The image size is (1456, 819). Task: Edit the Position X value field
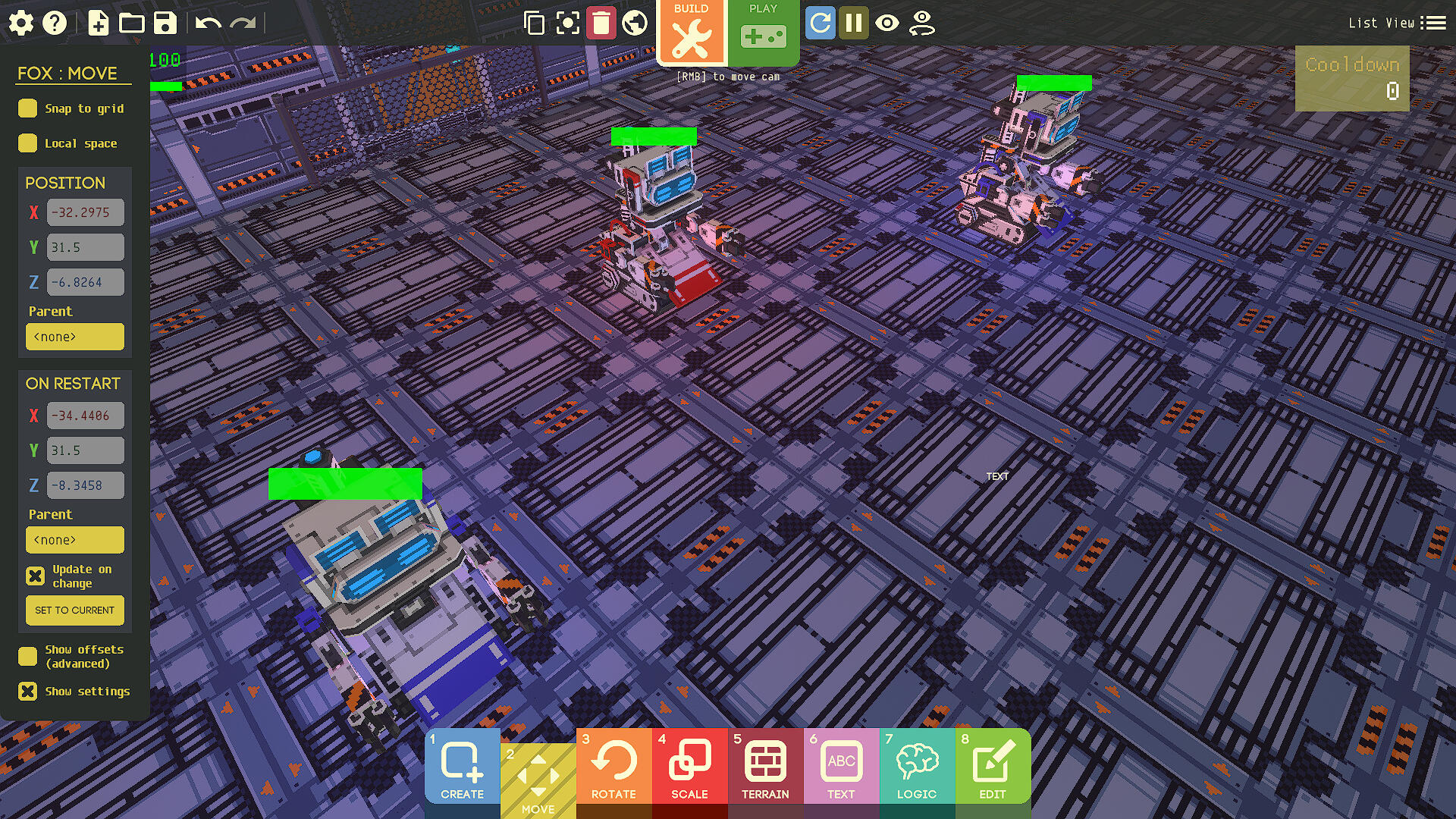pos(84,212)
